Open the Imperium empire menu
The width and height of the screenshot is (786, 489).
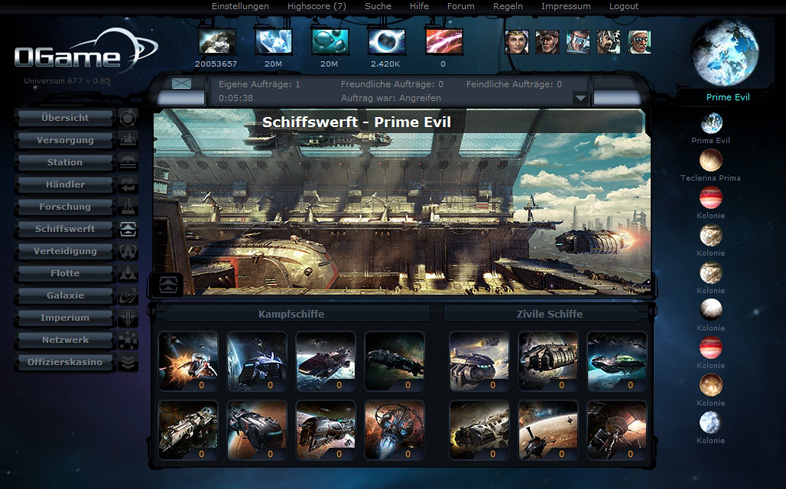click(66, 318)
